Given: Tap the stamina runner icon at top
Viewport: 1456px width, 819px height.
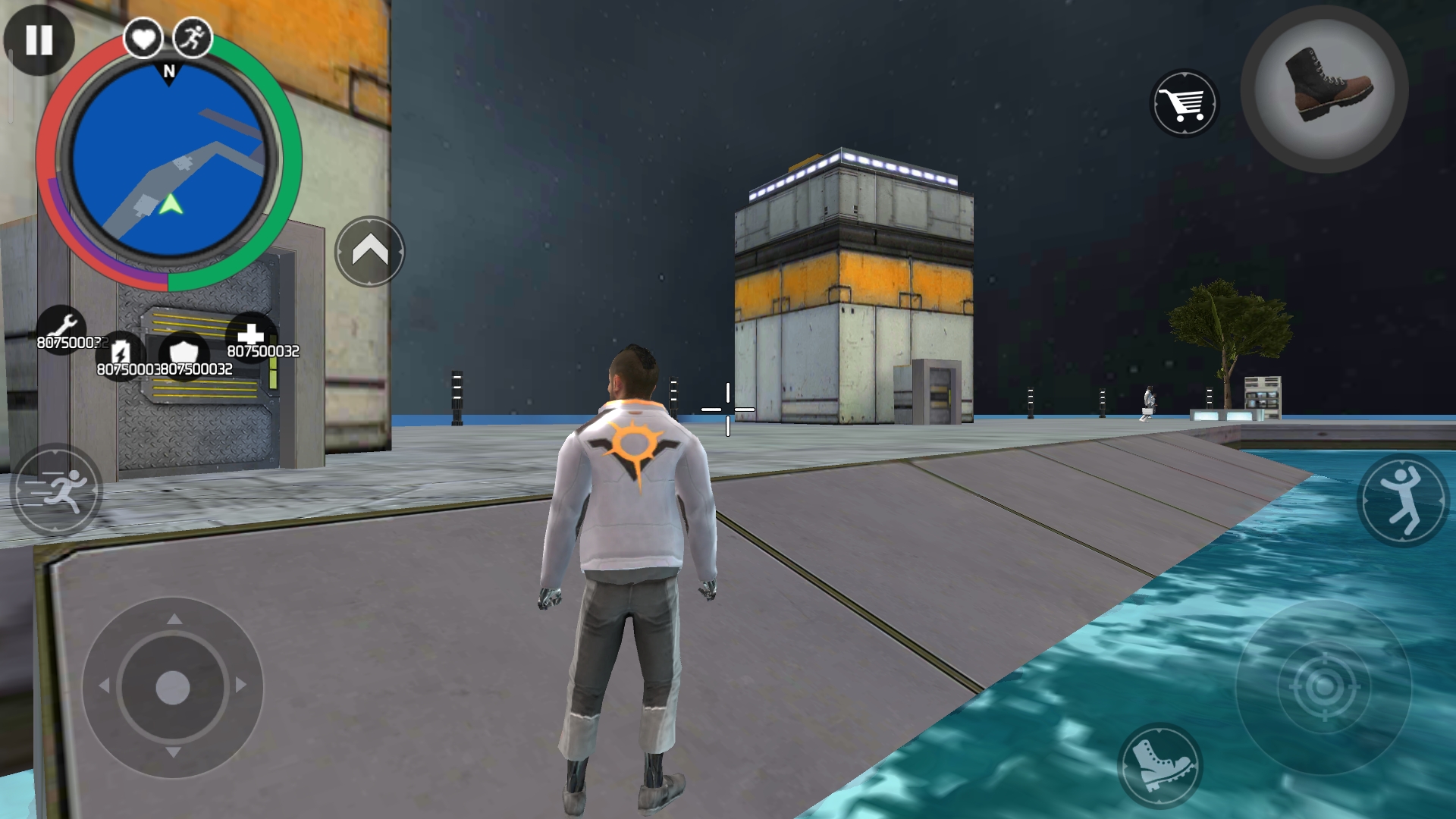Looking at the screenshot, I should tap(193, 36).
